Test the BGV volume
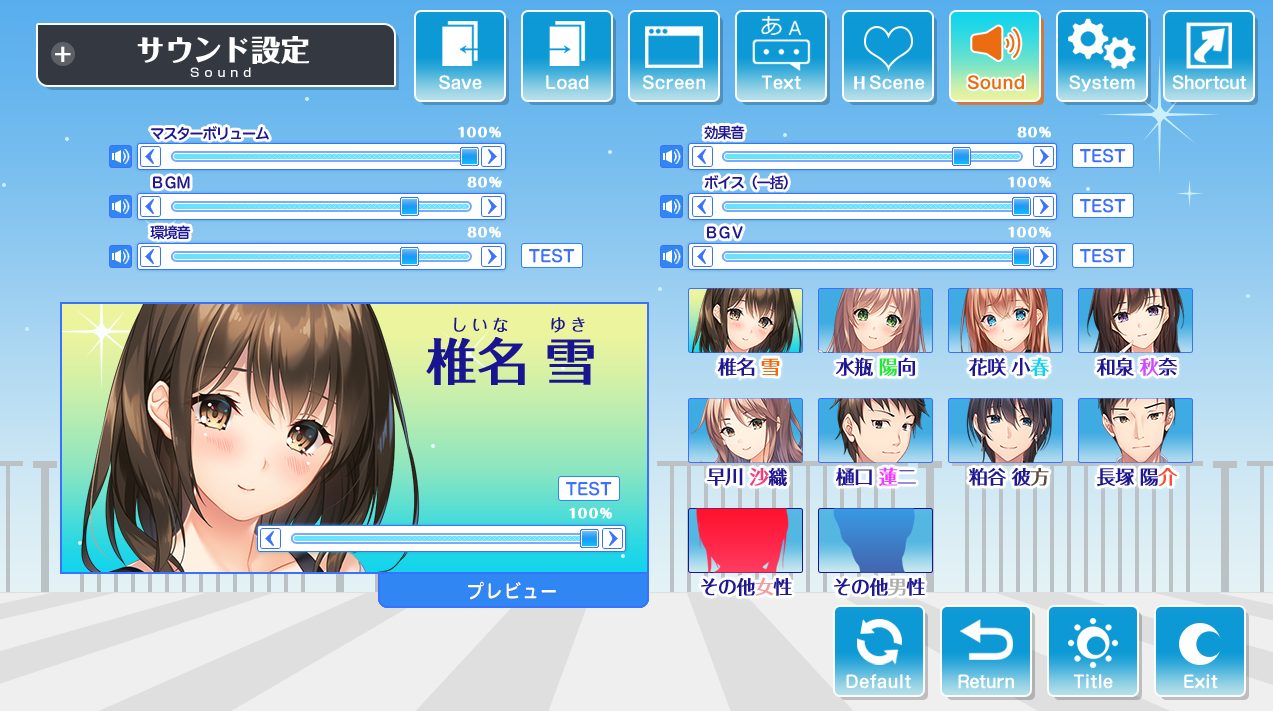The width and height of the screenshot is (1273, 711). click(x=1103, y=256)
